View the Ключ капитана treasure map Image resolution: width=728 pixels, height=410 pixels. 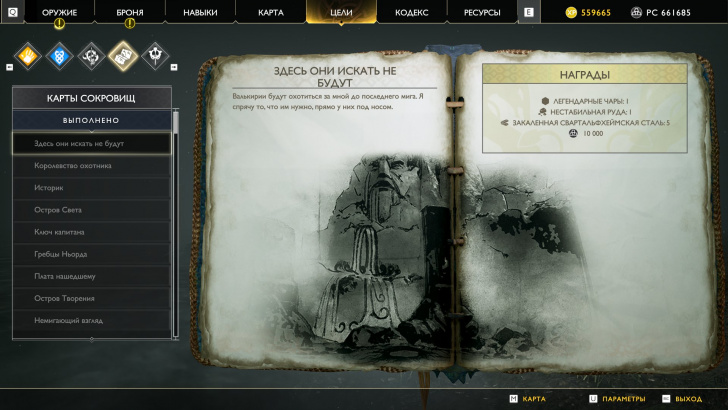pos(91,232)
